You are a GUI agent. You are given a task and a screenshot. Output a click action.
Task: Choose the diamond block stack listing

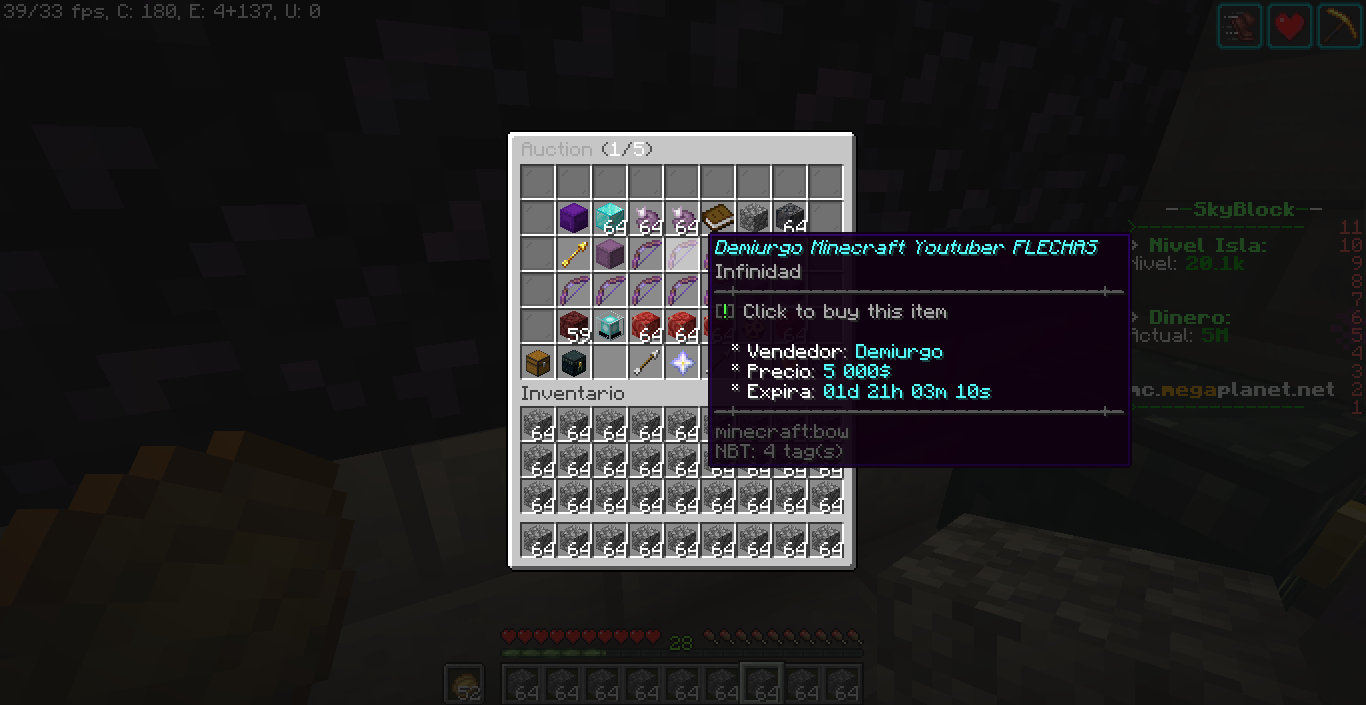pos(609,217)
